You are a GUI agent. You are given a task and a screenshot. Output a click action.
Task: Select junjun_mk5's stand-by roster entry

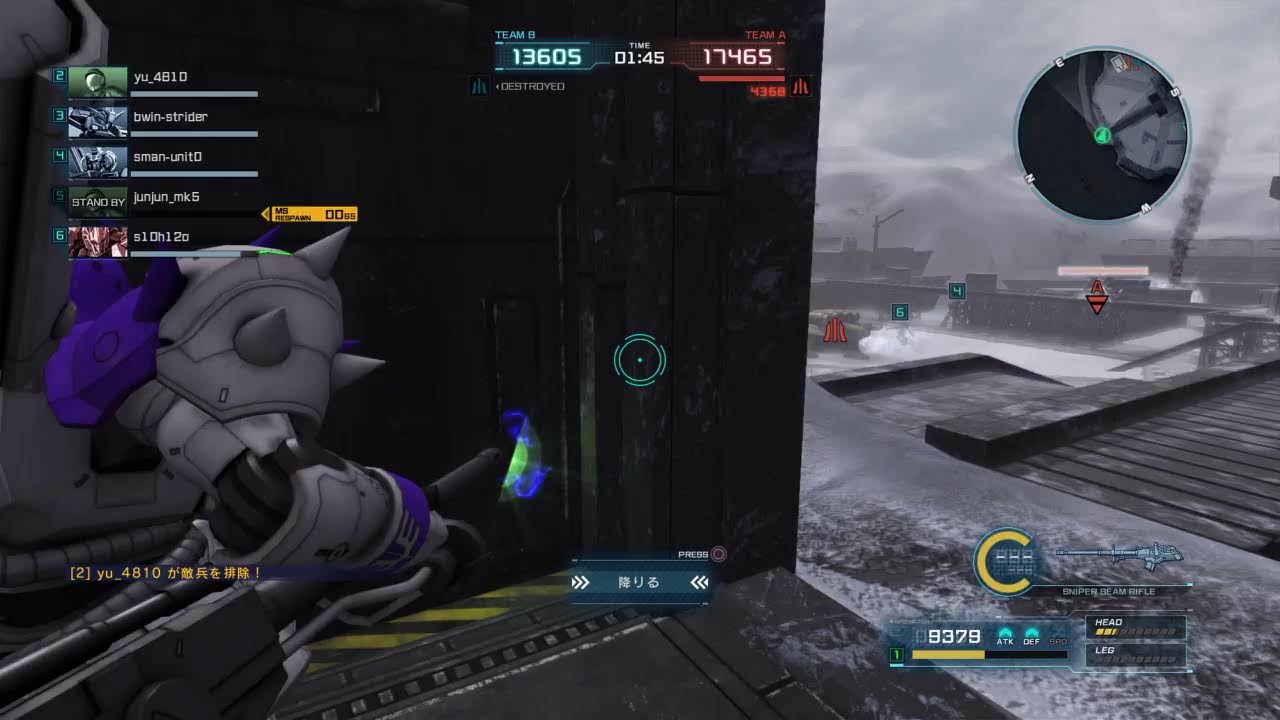coord(160,199)
